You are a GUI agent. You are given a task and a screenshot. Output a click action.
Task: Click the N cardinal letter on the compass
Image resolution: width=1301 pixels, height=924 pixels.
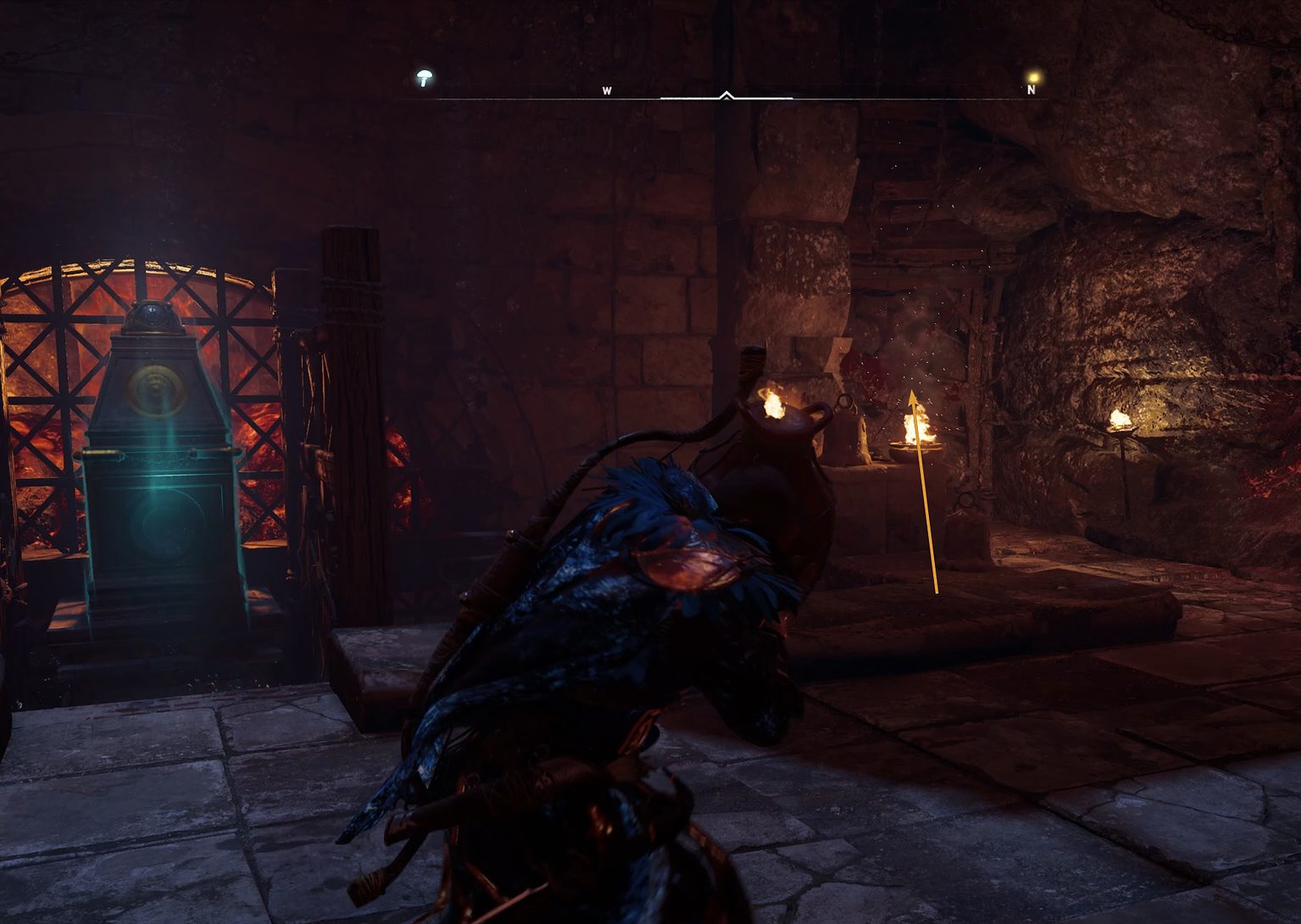(x=1030, y=89)
